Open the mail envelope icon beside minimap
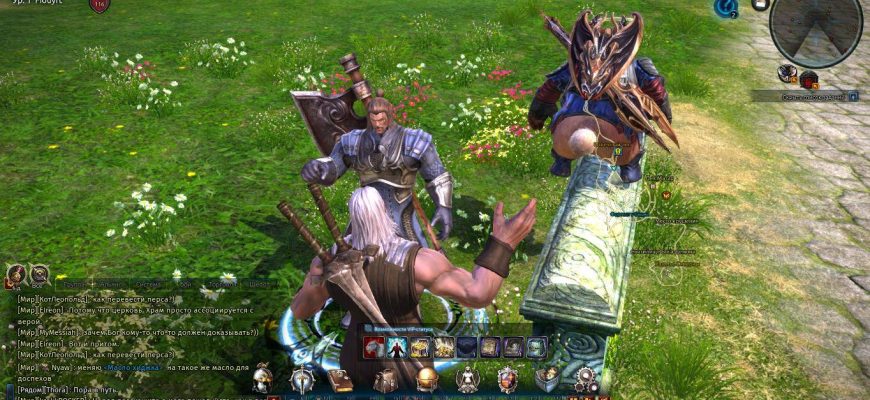 tap(760, 5)
